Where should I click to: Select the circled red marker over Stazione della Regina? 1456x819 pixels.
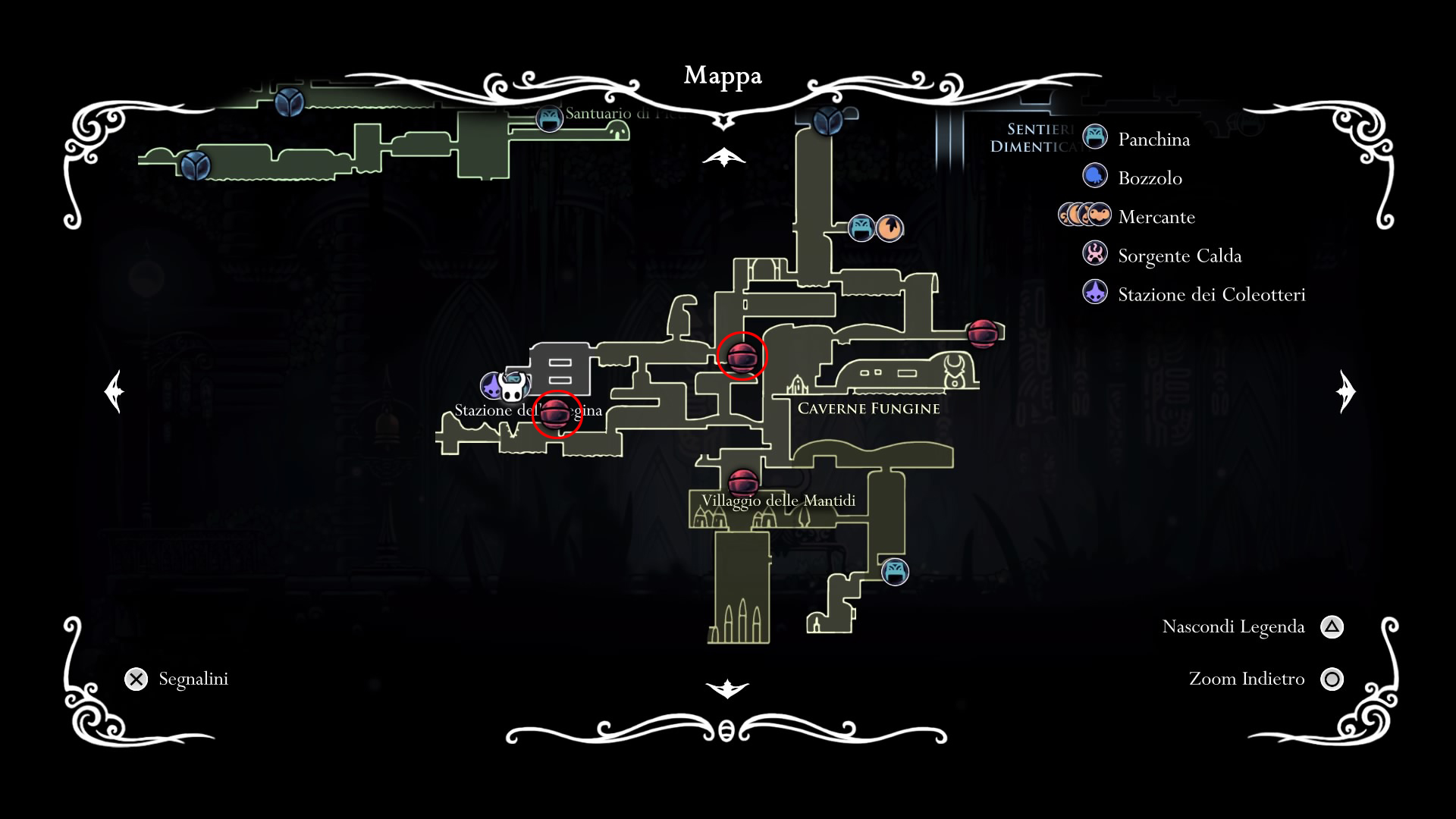pos(557,414)
